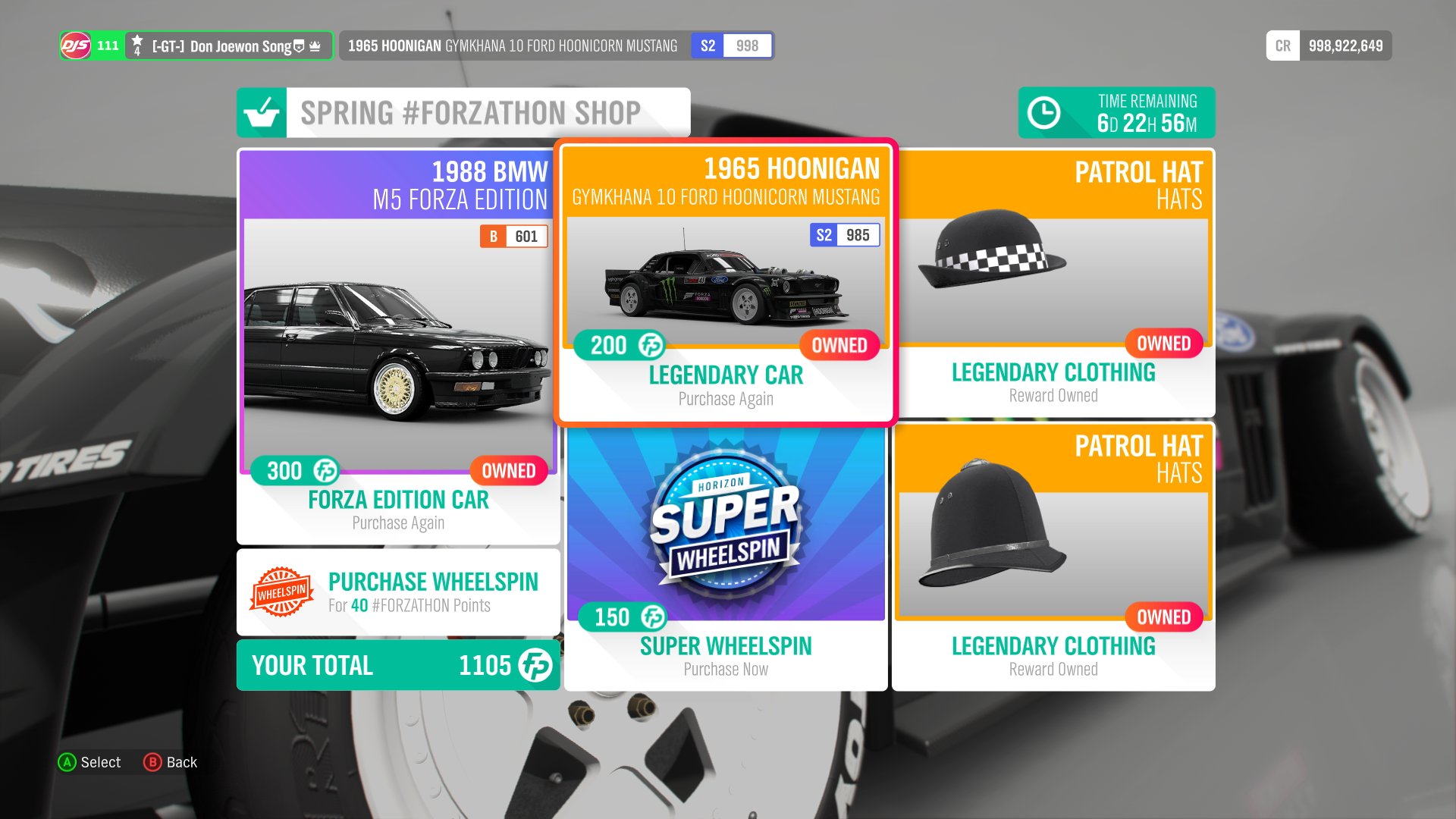Screen dimensions: 1456x819
Task: Click the crown icon beside Don Joewon Song's gamertag
Action: click(314, 45)
